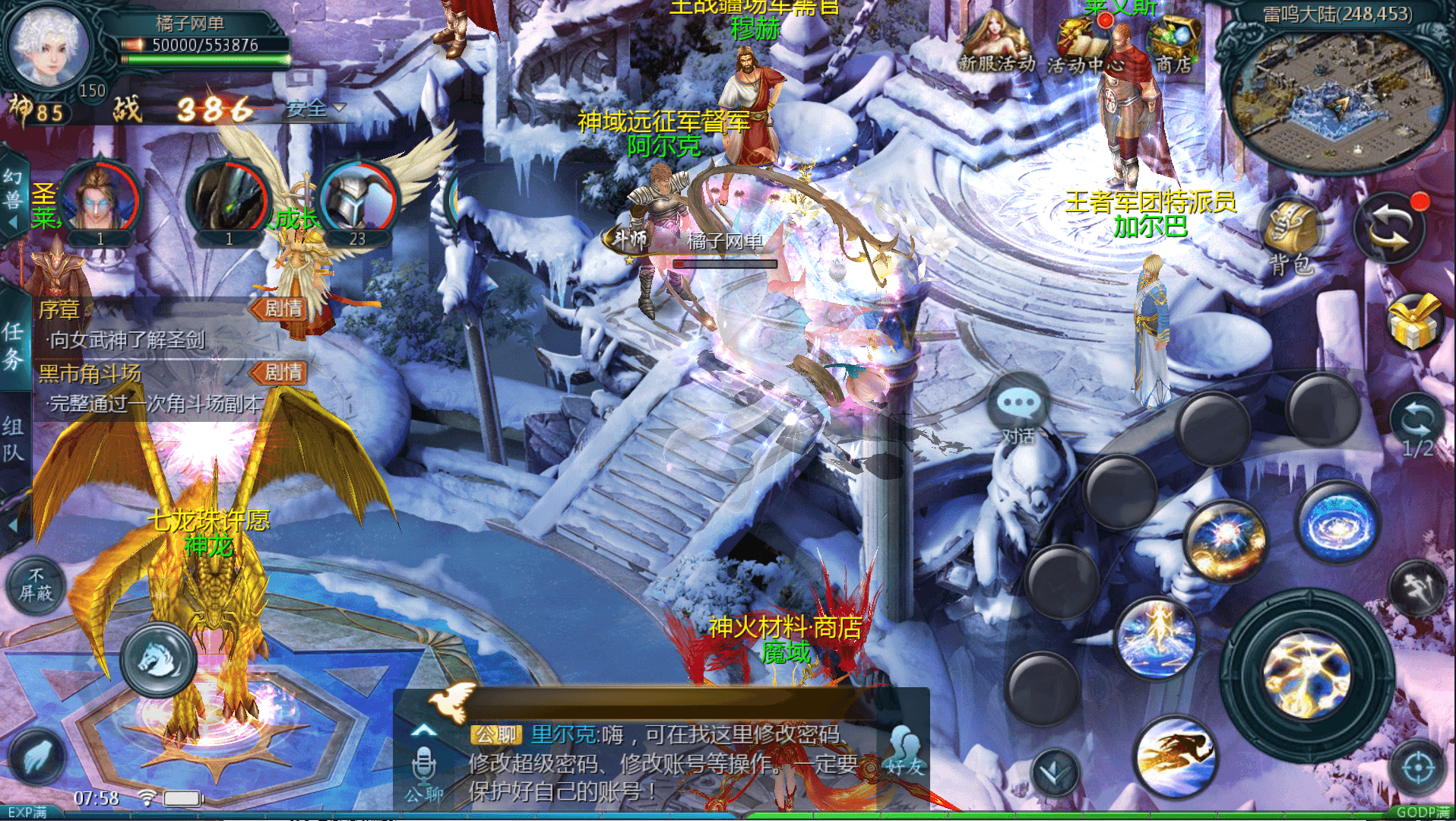The height and width of the screenshot is (821, 1456).
Task: Open the 好友 friends list
Action: click(904, 753)
